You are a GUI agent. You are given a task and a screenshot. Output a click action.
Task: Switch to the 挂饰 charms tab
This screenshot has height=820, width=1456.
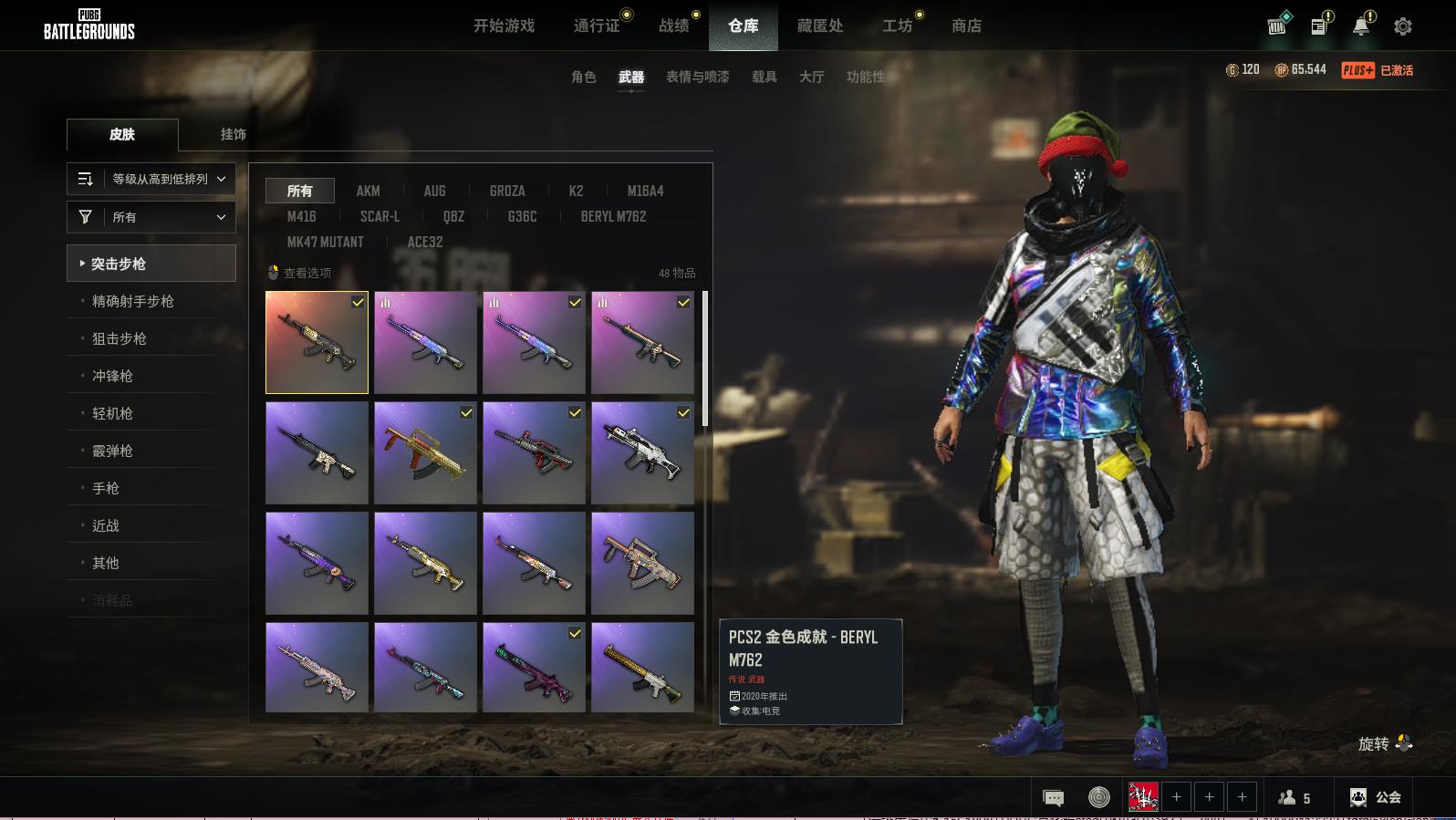click(233, 134)
